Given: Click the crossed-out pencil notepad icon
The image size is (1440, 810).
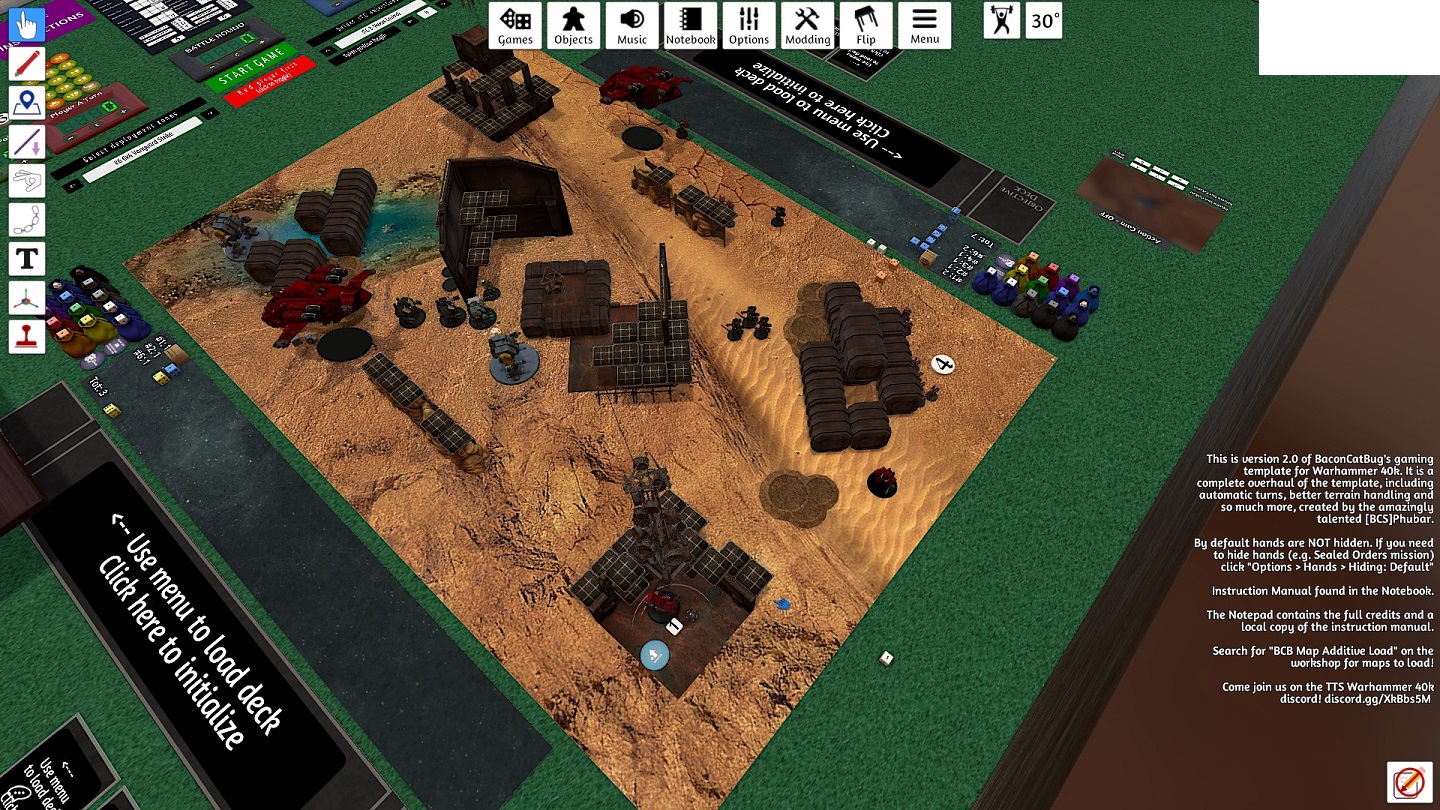Looking at the screenshot, I should tap(1407, 782).
